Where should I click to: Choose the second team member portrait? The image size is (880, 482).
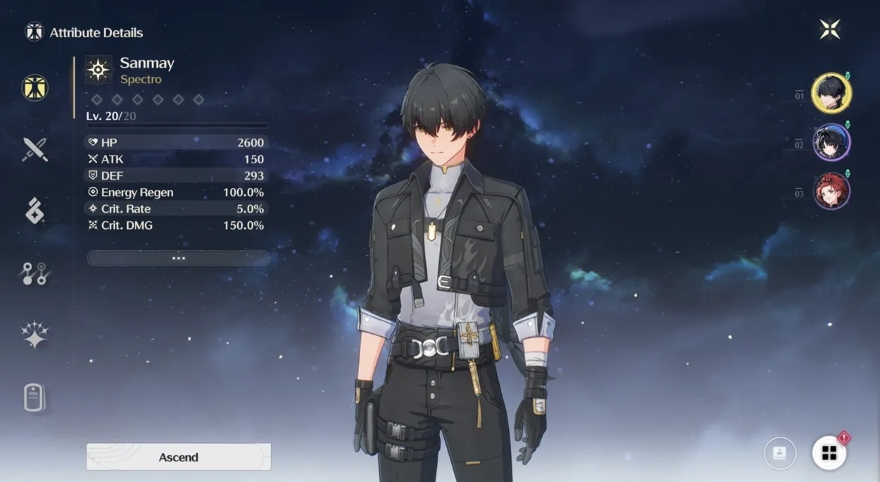(x=831, y=143)
